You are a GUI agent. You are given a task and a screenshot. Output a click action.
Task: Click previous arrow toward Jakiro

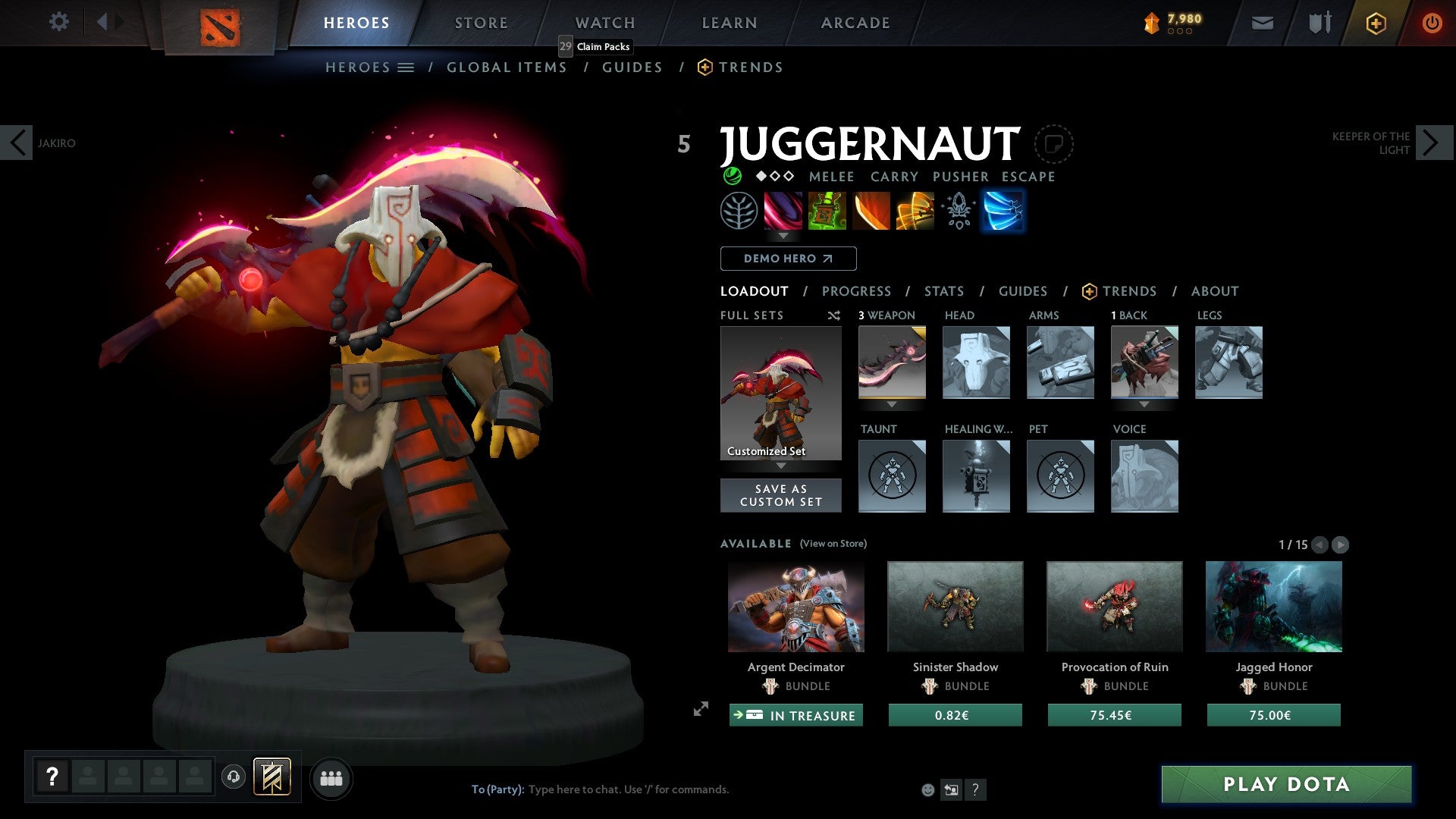click(17, 143)
